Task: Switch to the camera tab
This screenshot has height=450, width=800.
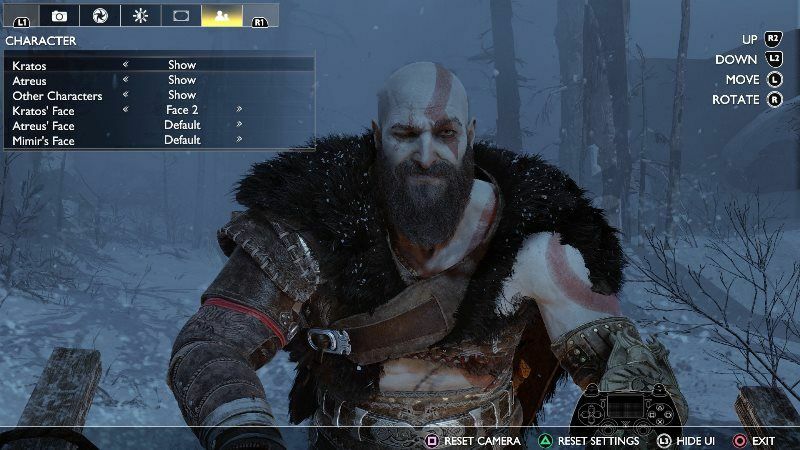Action: 59,15
